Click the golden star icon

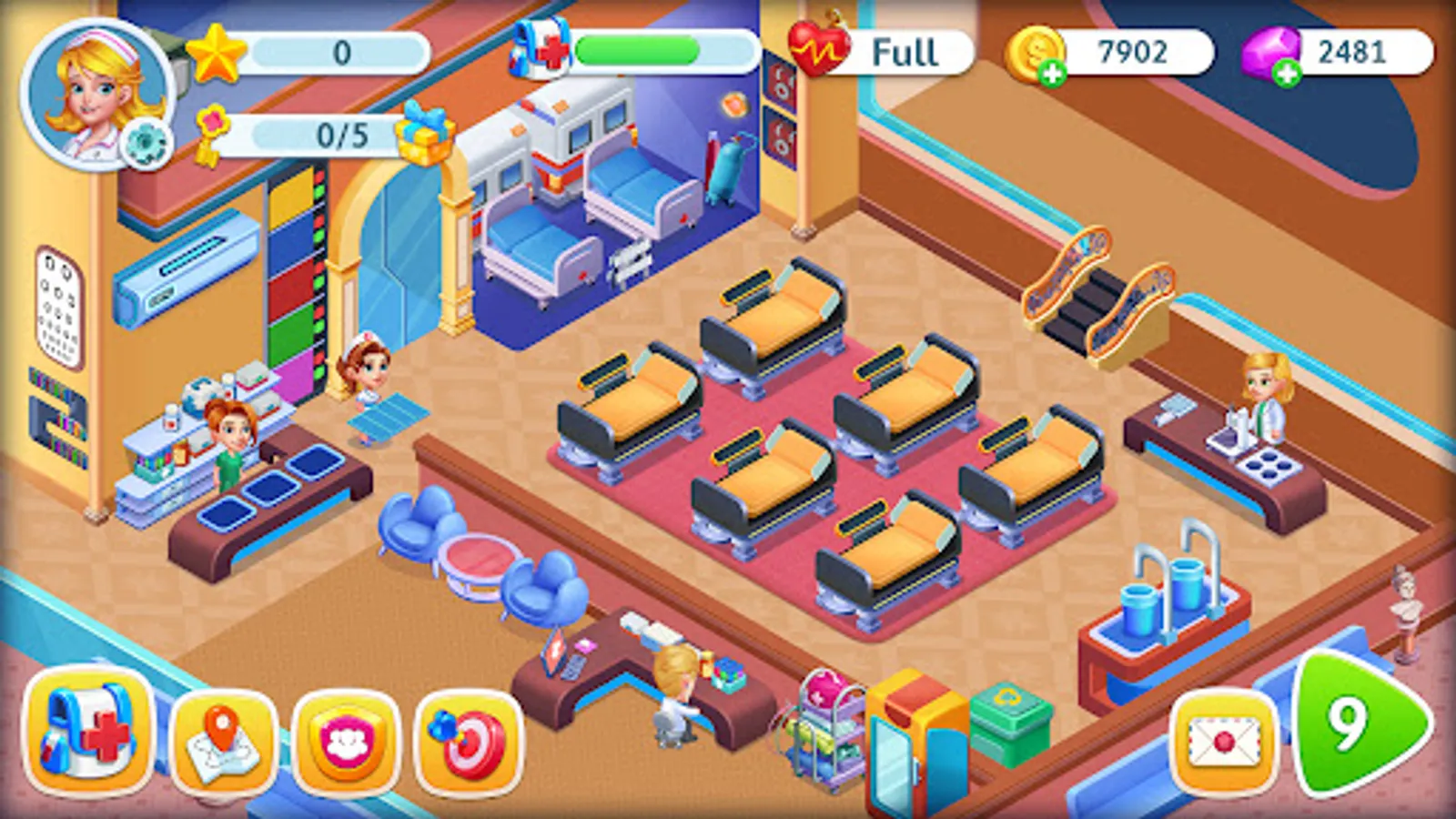pyautogui.click(x=216, y=54)
